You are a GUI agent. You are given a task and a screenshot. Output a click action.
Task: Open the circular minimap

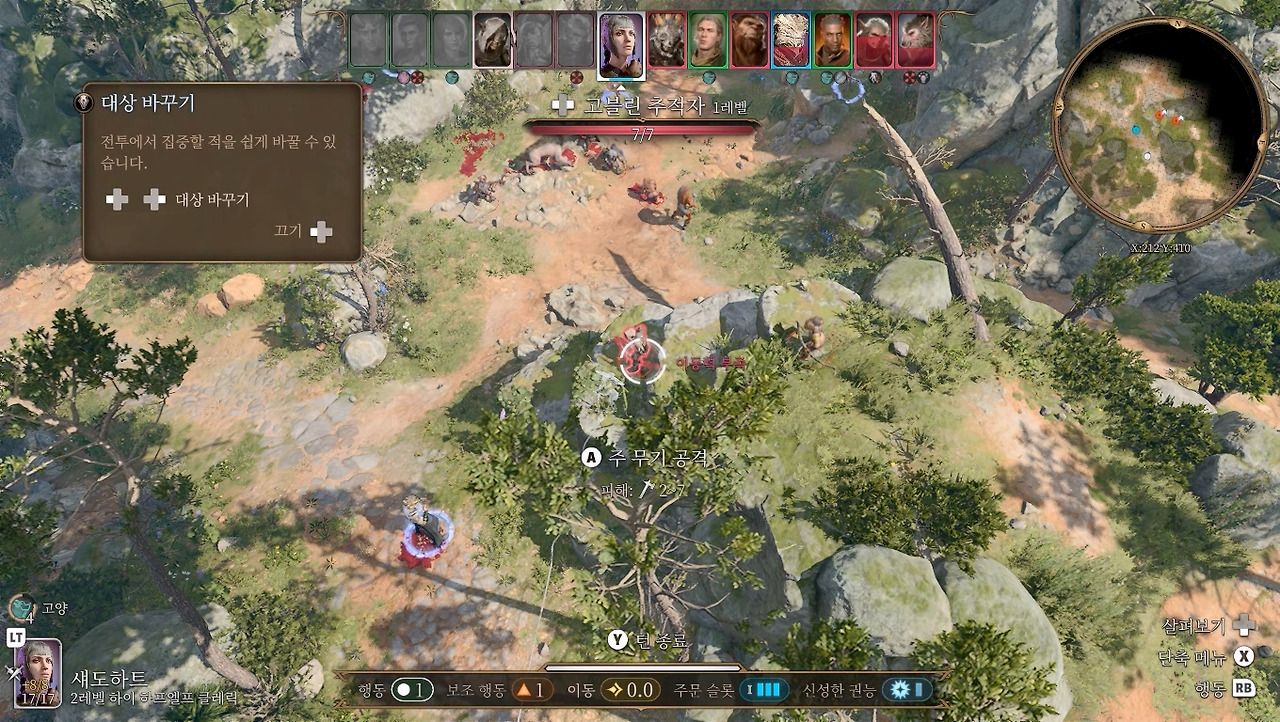[x=1160, y=125]
